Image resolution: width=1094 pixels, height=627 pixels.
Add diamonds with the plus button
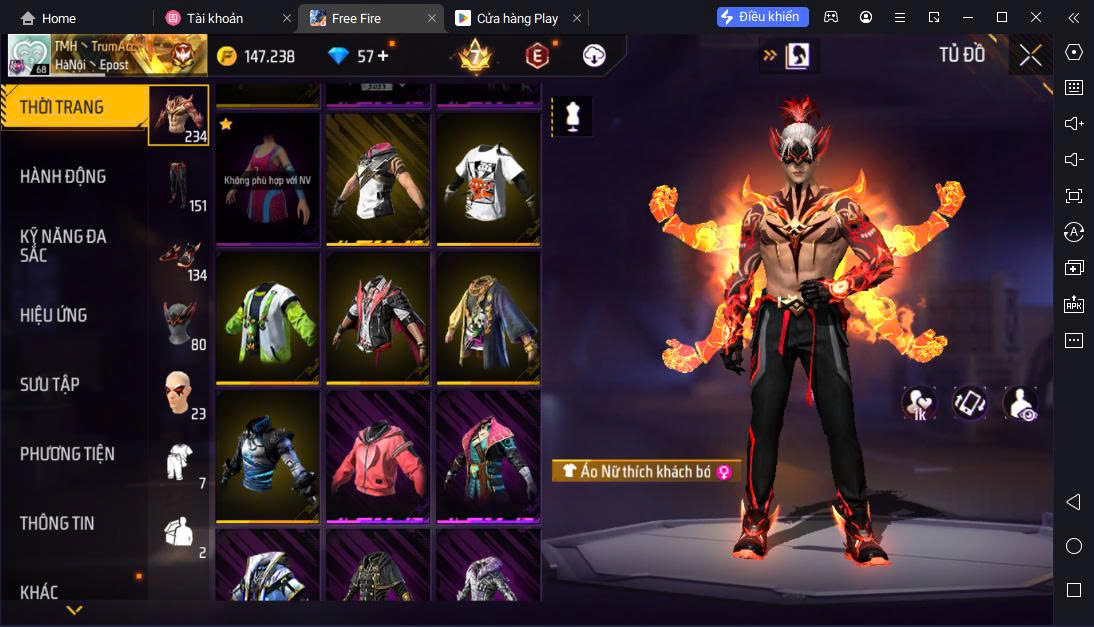pyautogui.click(x=383, y=56)
